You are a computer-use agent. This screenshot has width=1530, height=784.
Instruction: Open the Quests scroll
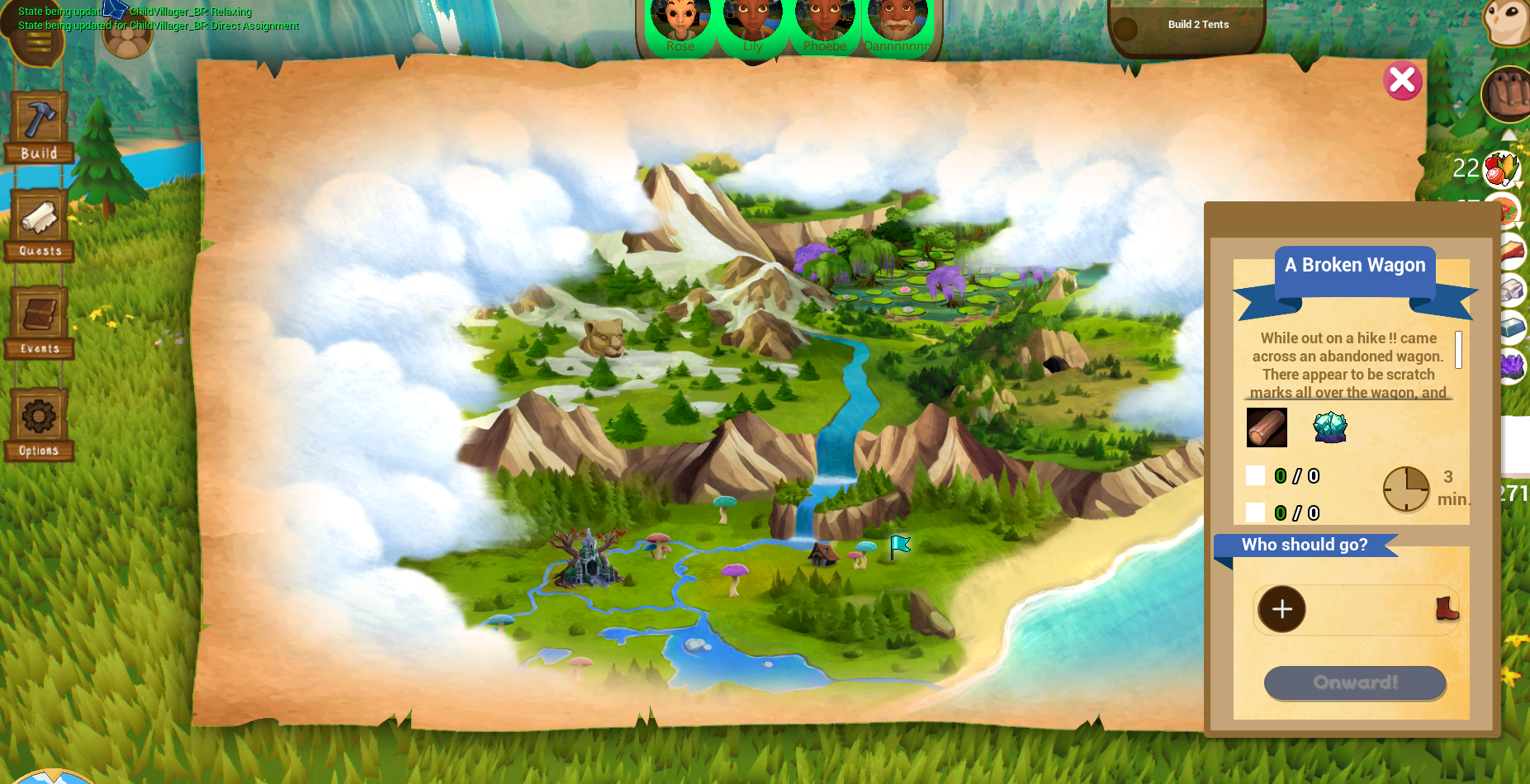click(39, 225)
